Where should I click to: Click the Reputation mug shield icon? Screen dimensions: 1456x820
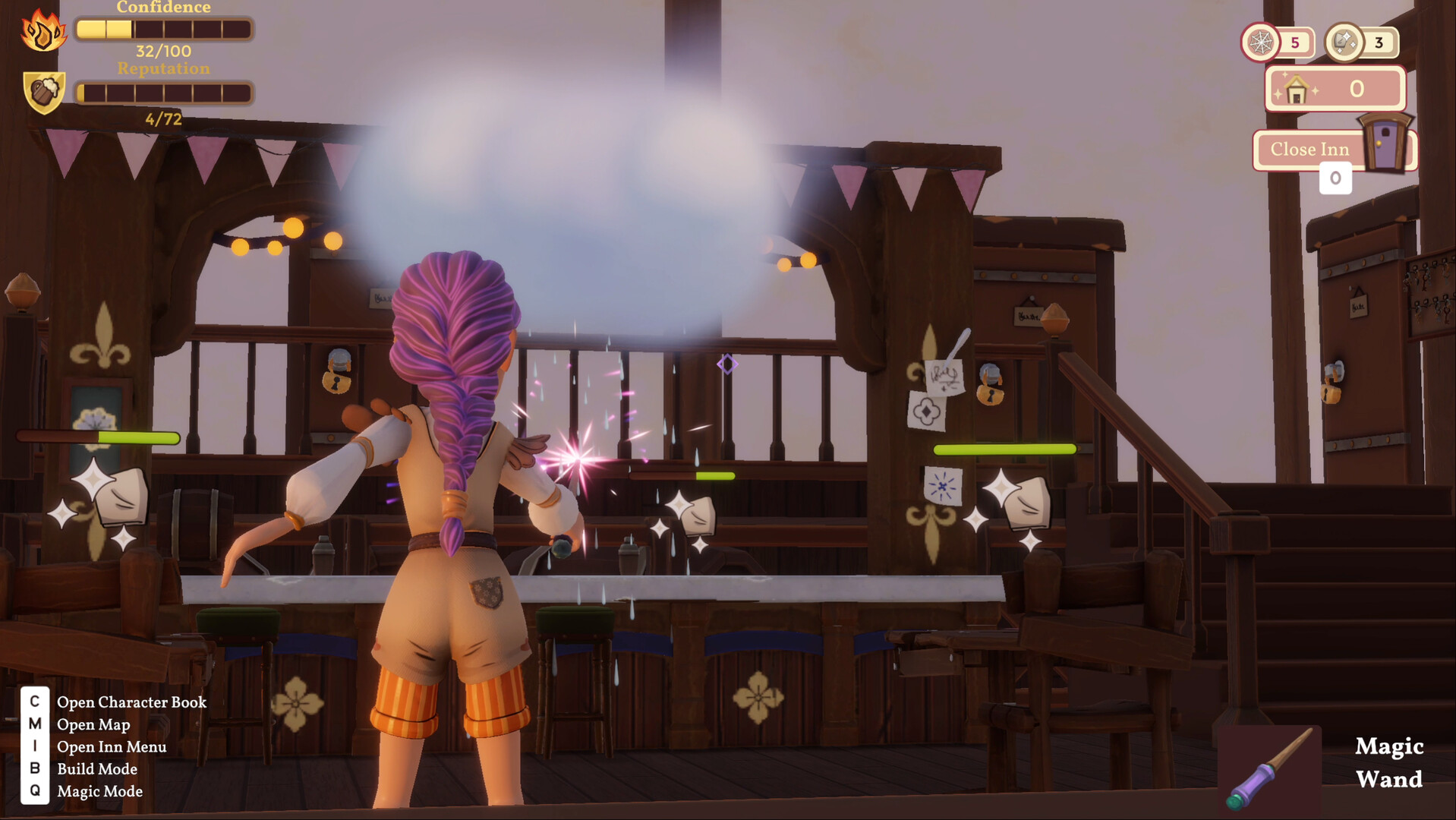tap(44, 93)
